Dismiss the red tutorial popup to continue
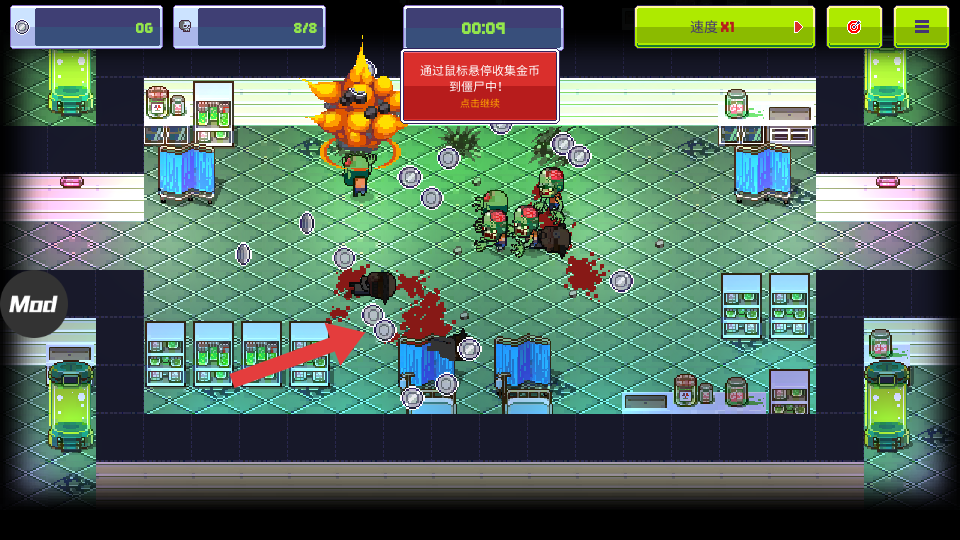960x540 pixels. [480, 87]
